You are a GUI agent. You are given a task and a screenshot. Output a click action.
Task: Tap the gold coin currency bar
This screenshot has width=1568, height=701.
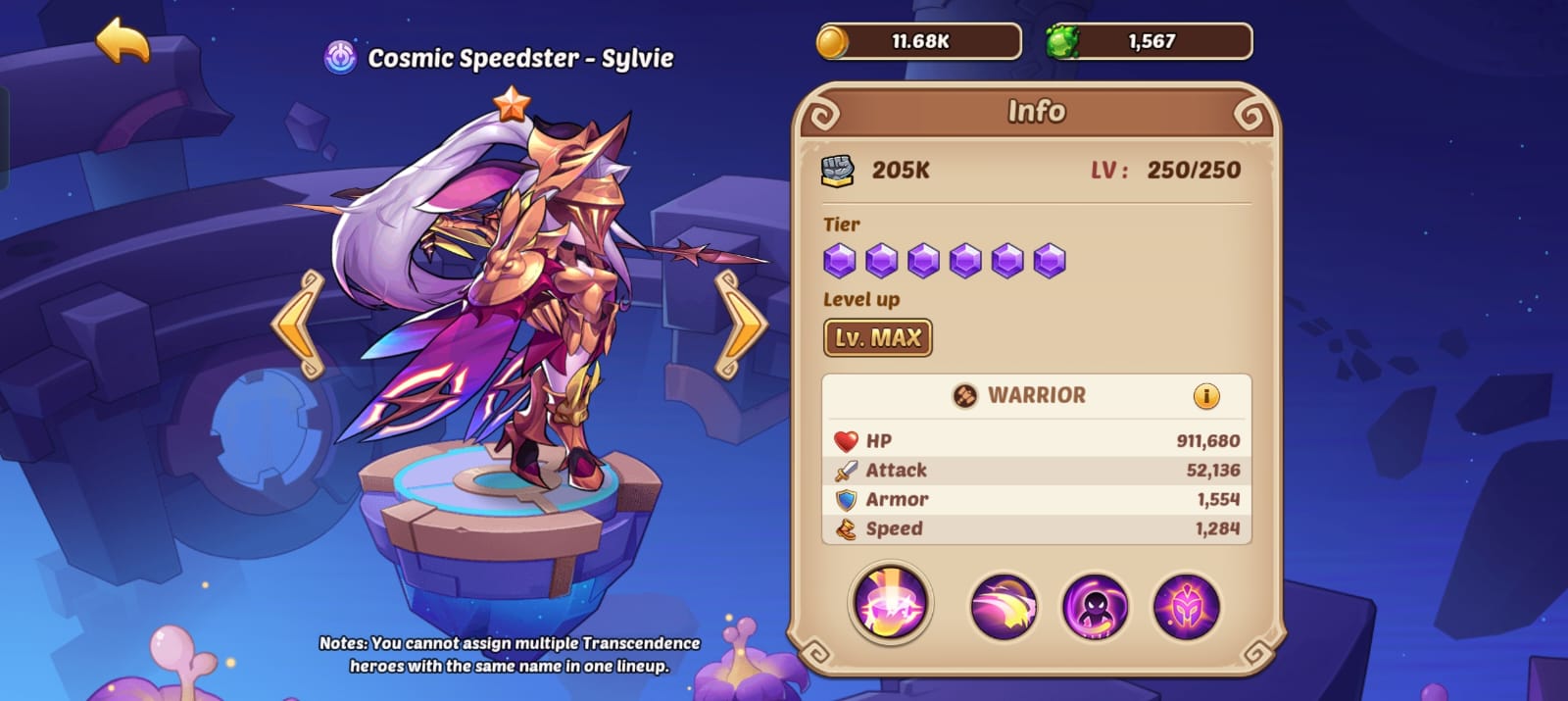[x=918, y=42]
